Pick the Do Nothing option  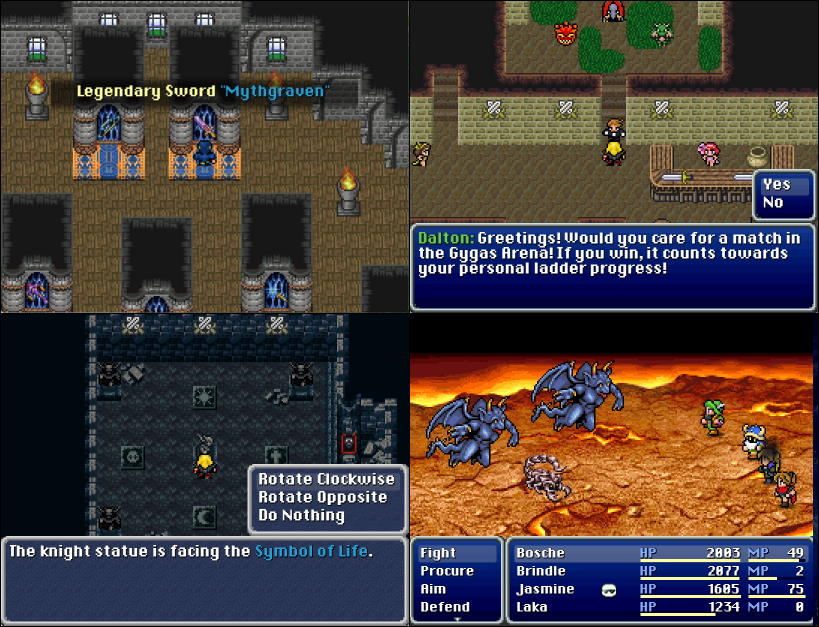click(x=301, y=515)
